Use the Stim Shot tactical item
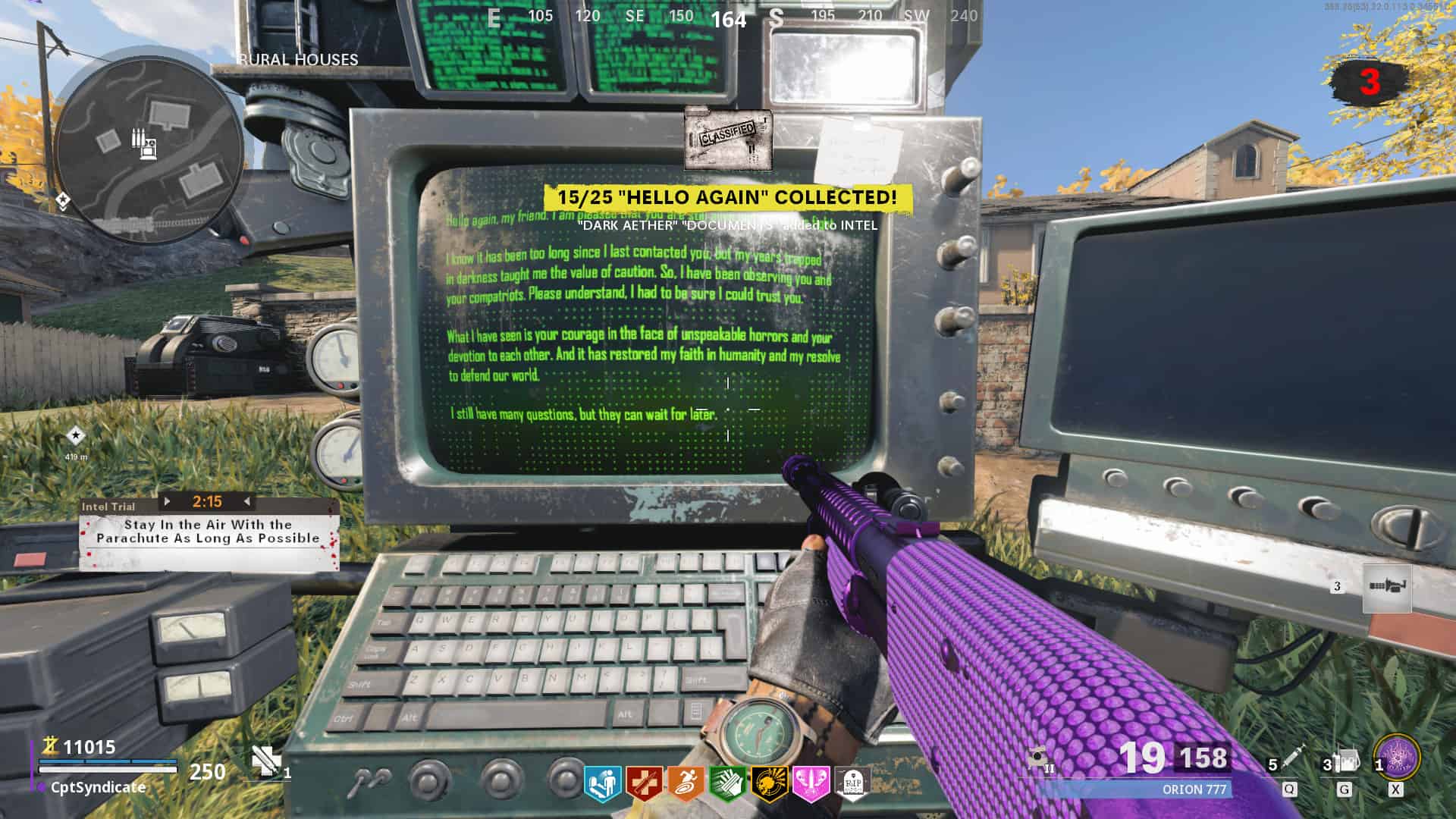 click(1294, 758)
